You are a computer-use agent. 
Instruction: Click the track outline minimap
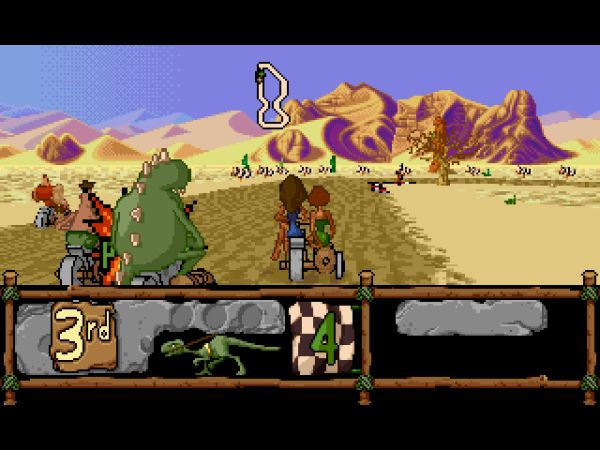[271, 95]
